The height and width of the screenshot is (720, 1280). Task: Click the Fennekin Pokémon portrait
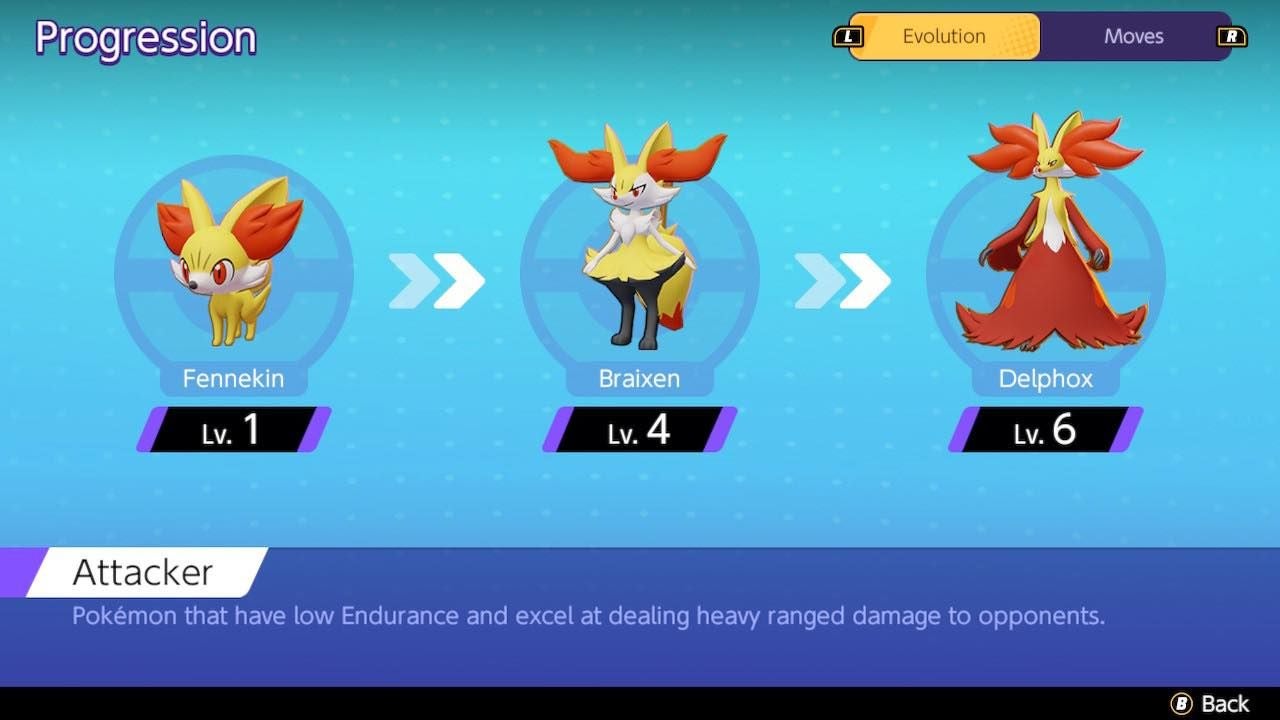(x=232, y=260)
